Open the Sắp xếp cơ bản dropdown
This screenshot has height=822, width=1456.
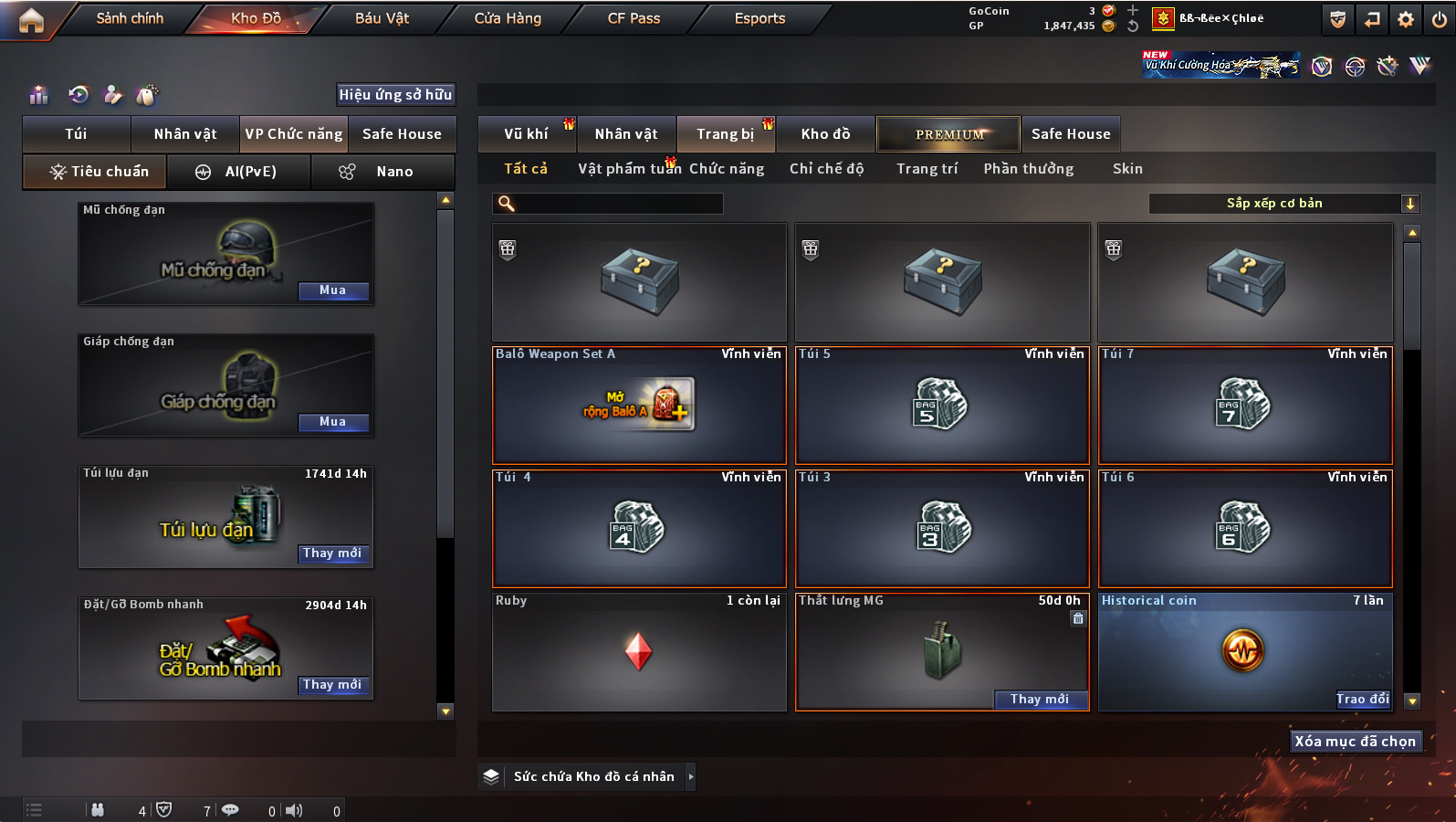tap(1283, 204)
